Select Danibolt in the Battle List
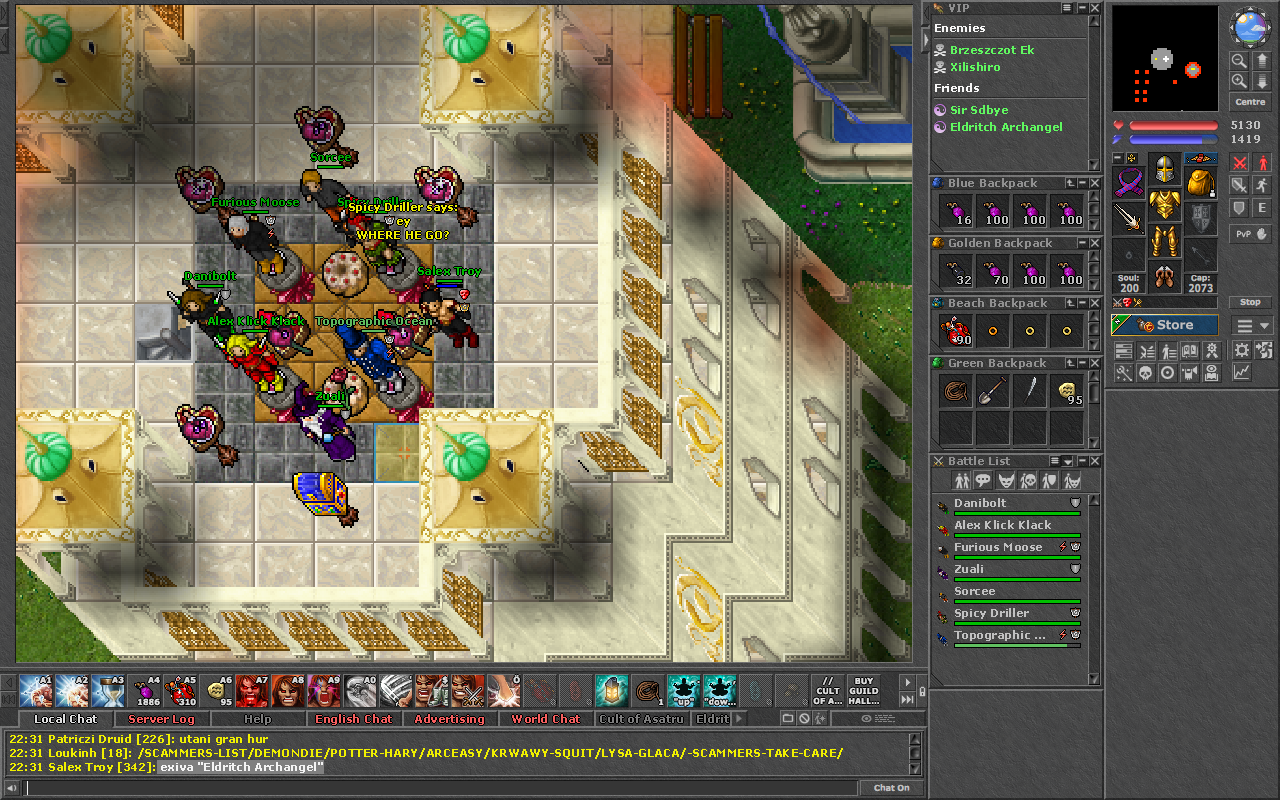This screenshot has height=800, width=1280. coord(980,503)
